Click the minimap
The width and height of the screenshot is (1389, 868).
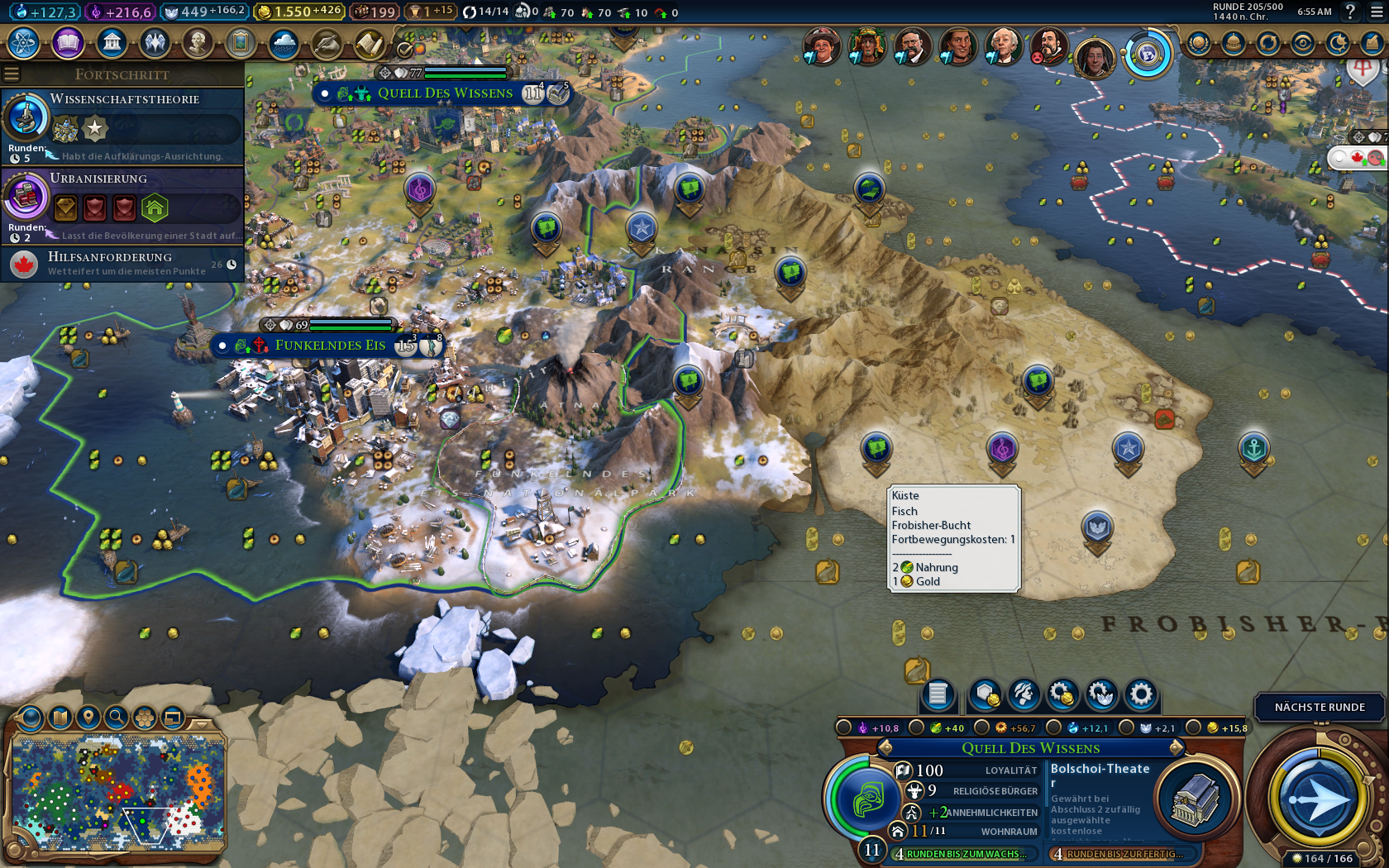118,795
